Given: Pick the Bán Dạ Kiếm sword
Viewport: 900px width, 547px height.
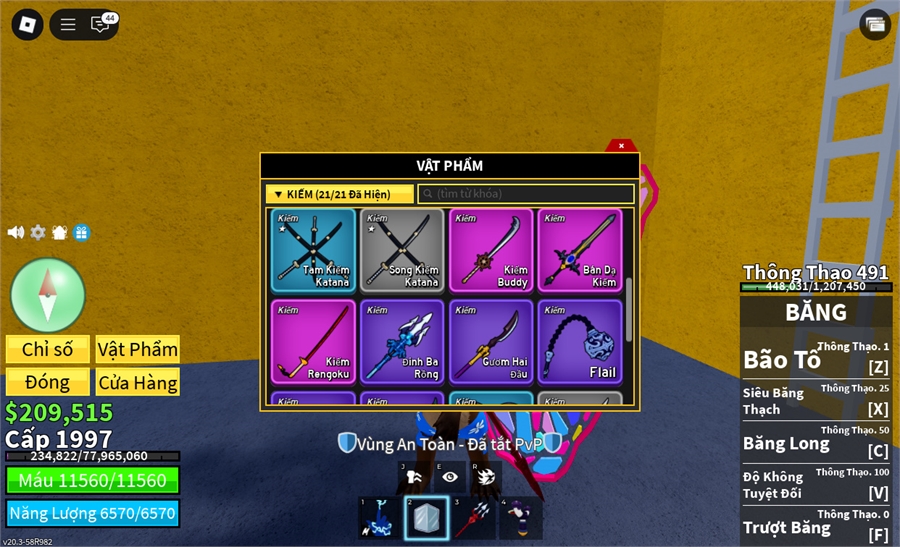Looking at the screenshot, I should [579, 250].
